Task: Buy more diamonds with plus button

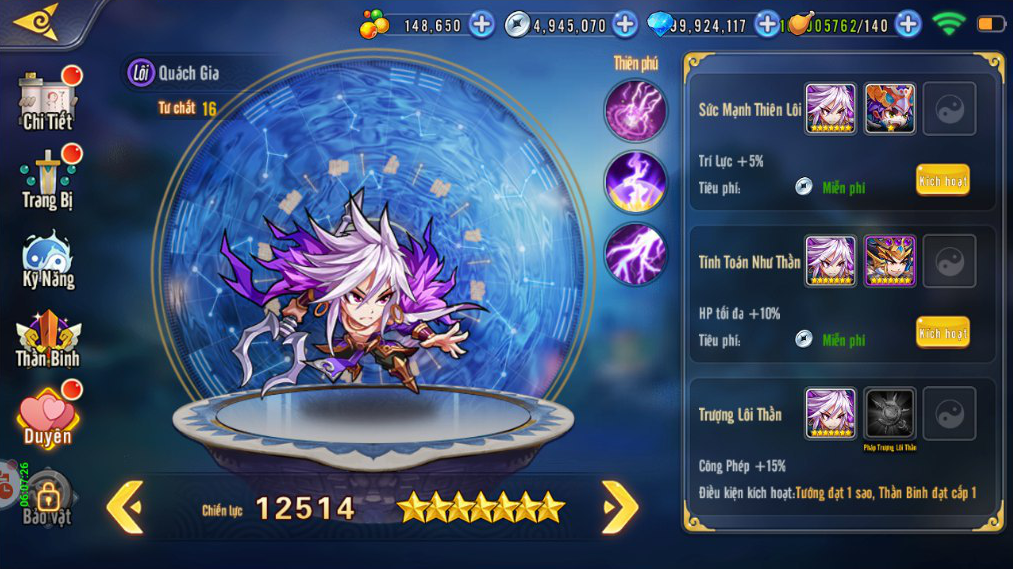Action: pyautogui.click(x=767, y=24)
